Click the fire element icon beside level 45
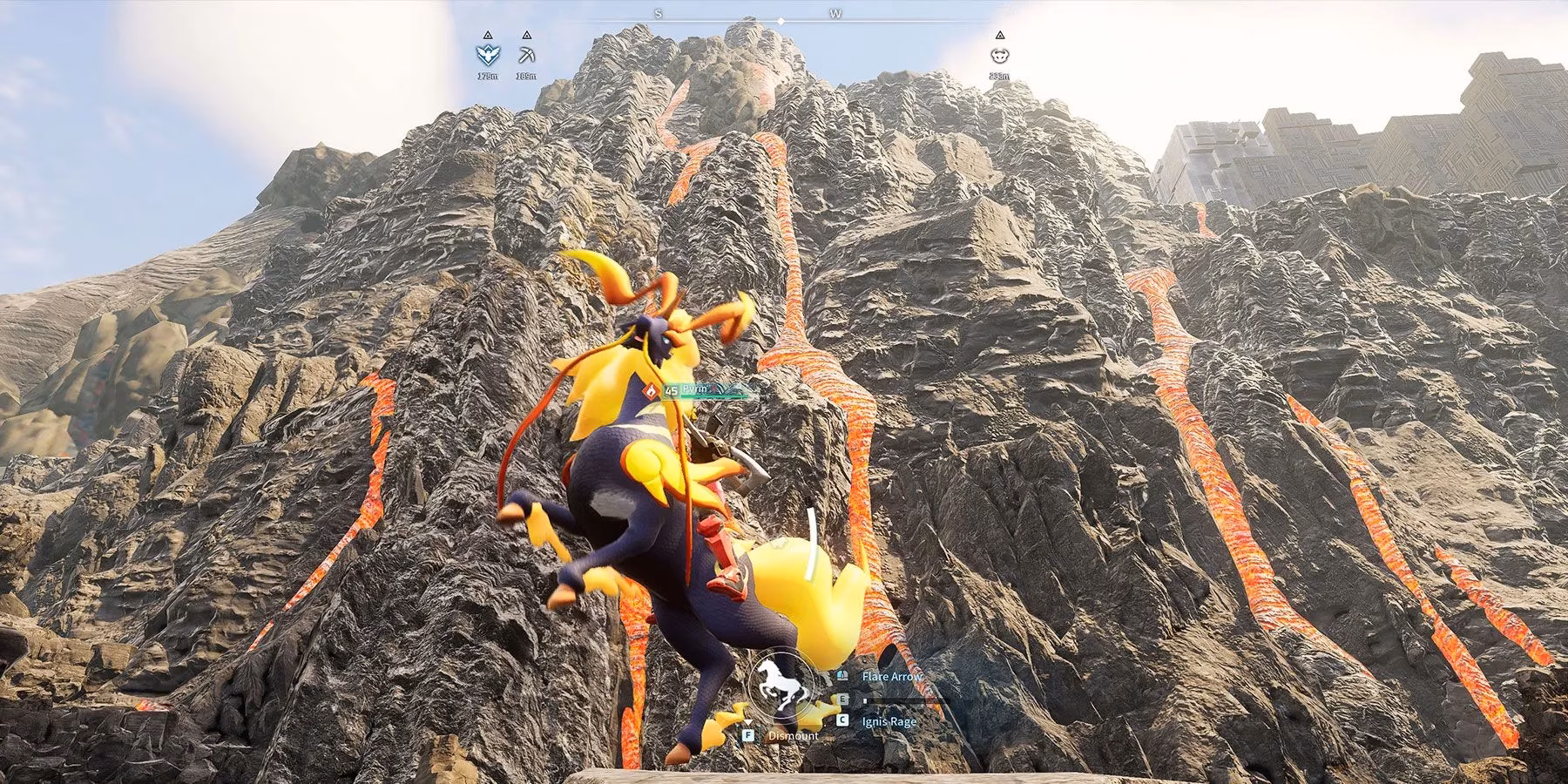This screenshot has height=784, width=1568. 649,392
